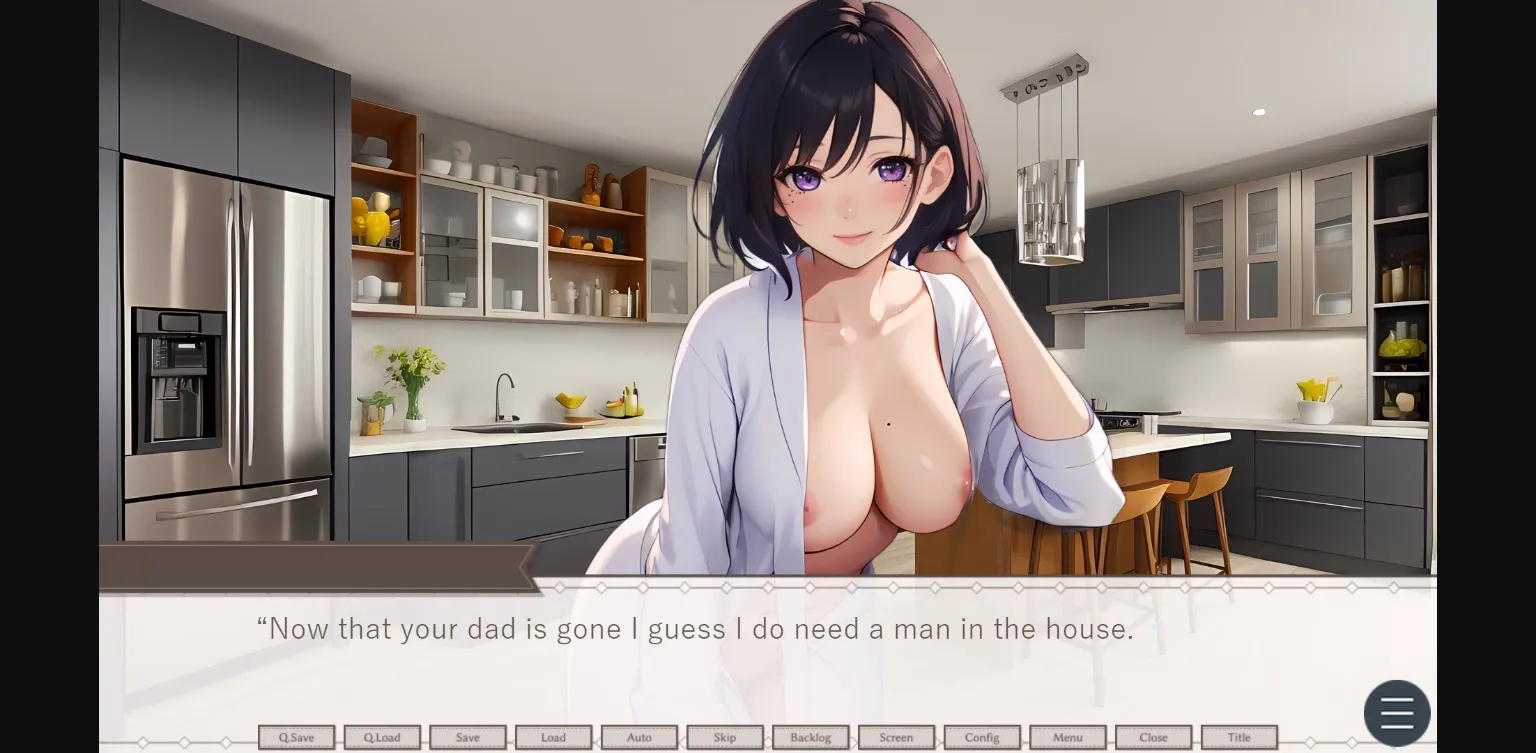Enable Skip mode to fast-forward dialogue

click(725, 737)
